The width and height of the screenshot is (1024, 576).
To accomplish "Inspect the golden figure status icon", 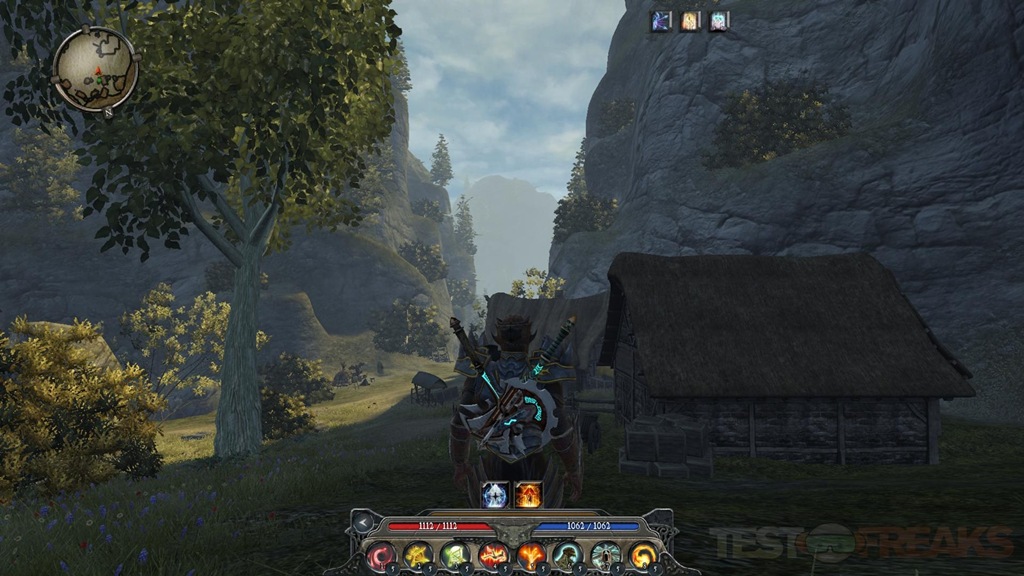I will [x=690, y=21].
